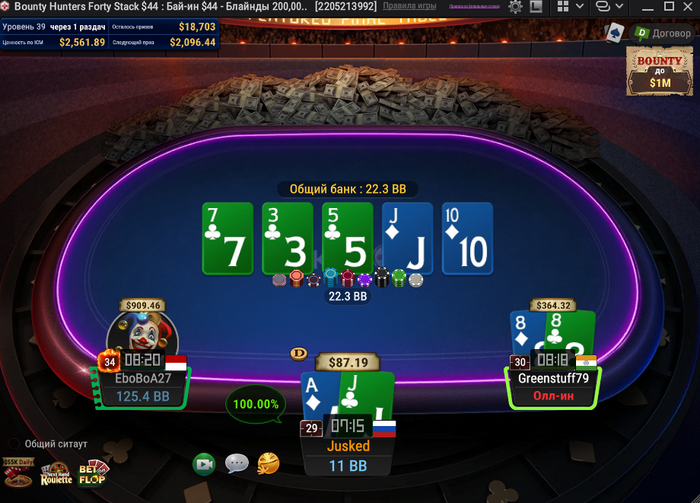Viewport: 700px width, 503px height.
Task: Open the chat speech bubble
Action: coord(237,463)
